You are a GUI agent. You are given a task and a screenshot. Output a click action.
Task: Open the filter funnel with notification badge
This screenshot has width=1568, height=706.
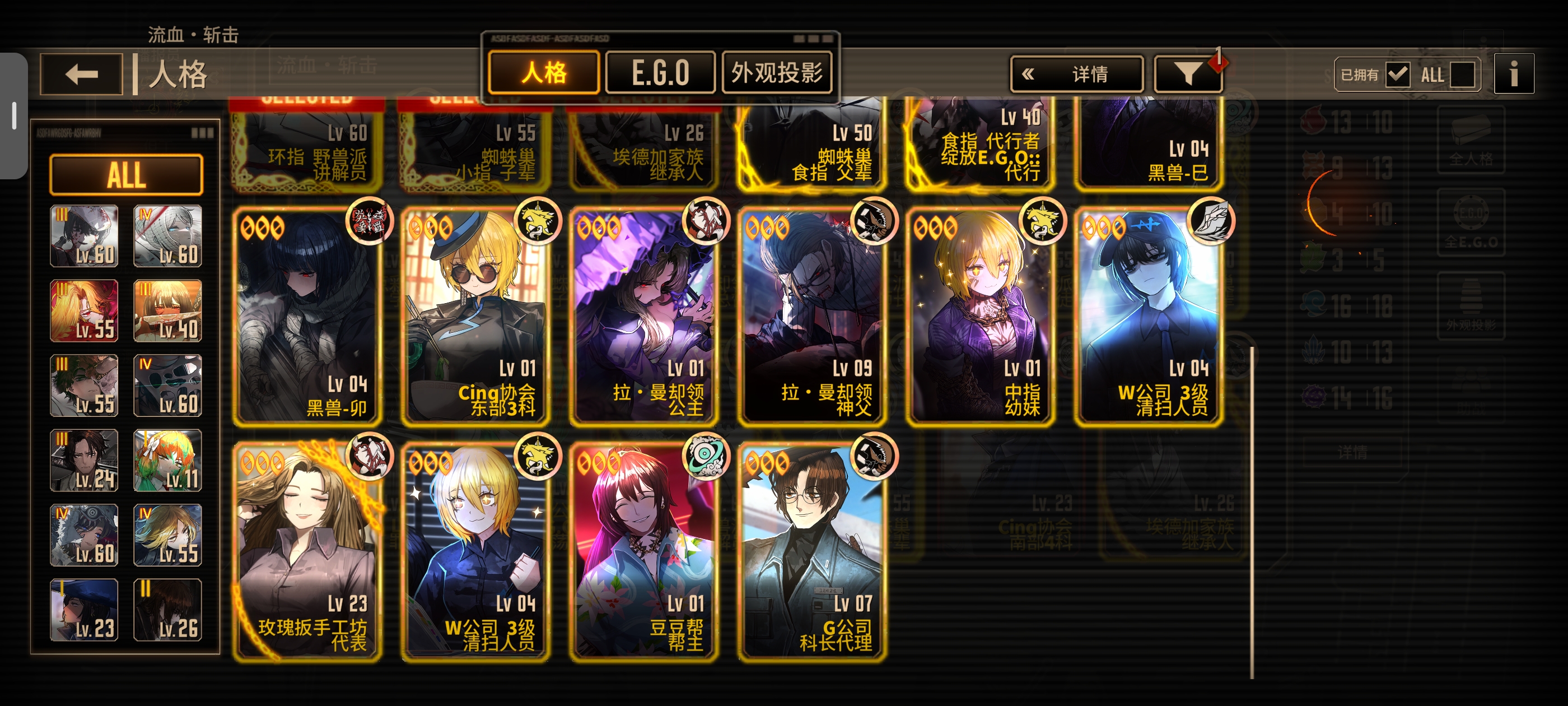point(1188,74)
